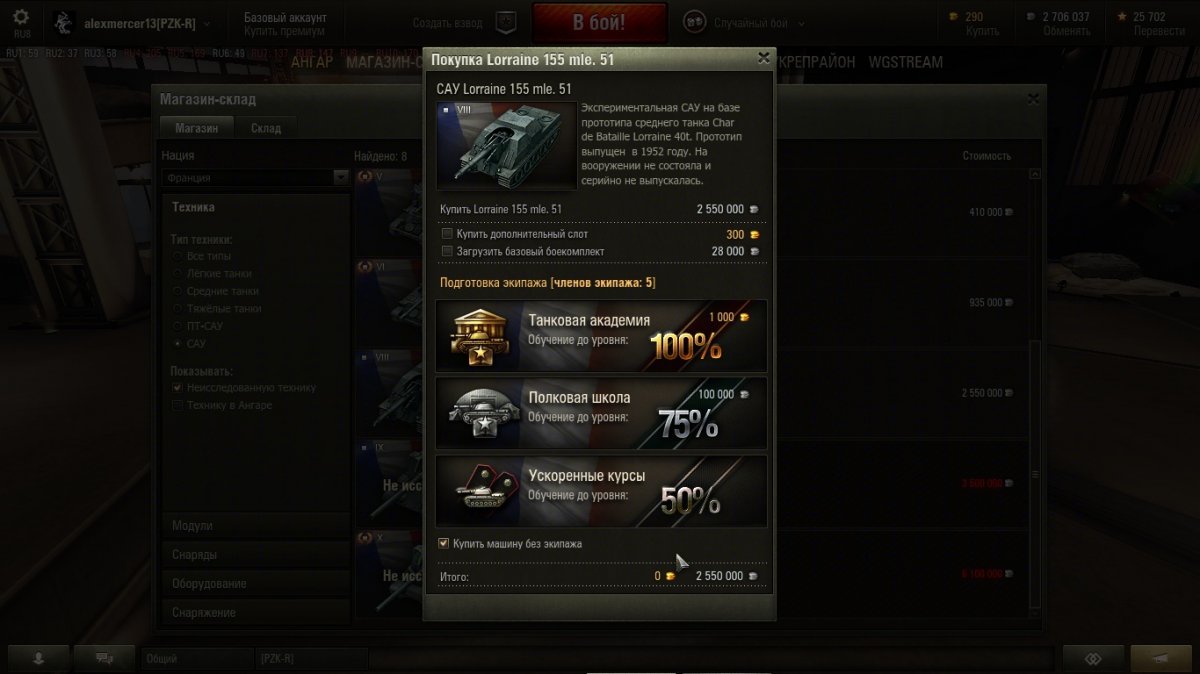Open the settings gear menu
This screenshot has height=674, width=1200.
click(21, 17)
